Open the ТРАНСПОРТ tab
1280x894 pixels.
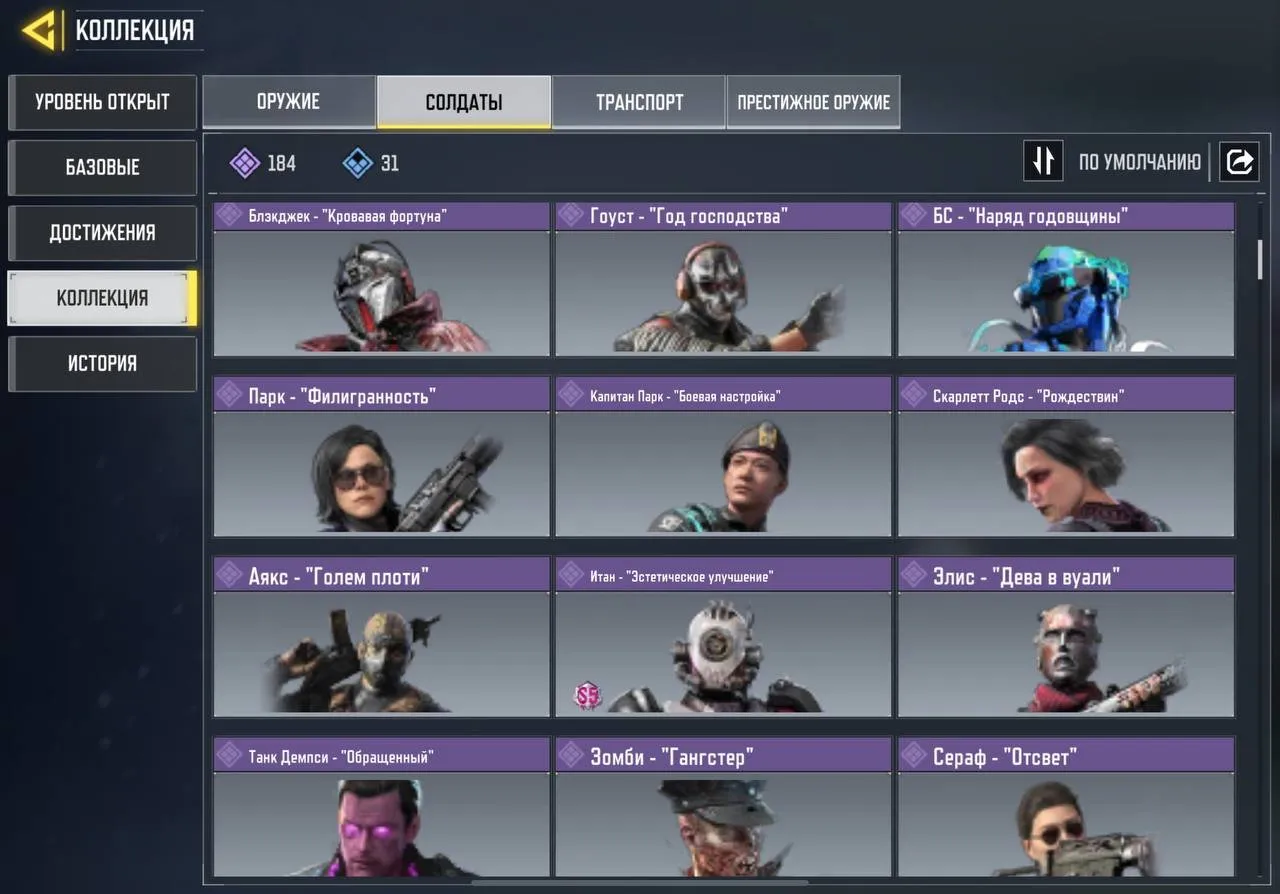[x=639, y=101]
